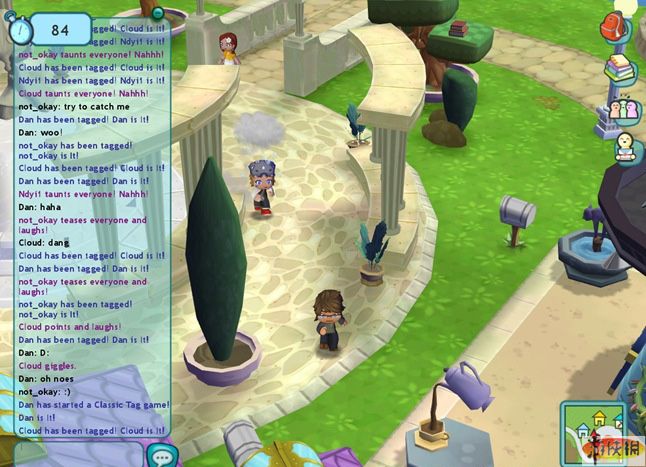Open the red backpack inventory
Screen dimensions: 646x467
[x=615, y=28]
